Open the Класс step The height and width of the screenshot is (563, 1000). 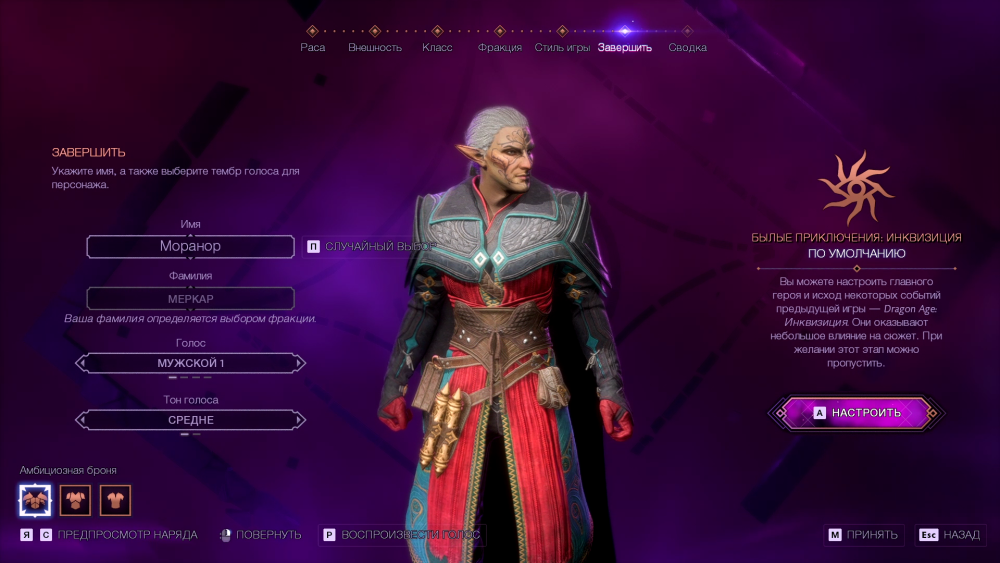click(x=437, y=47)
